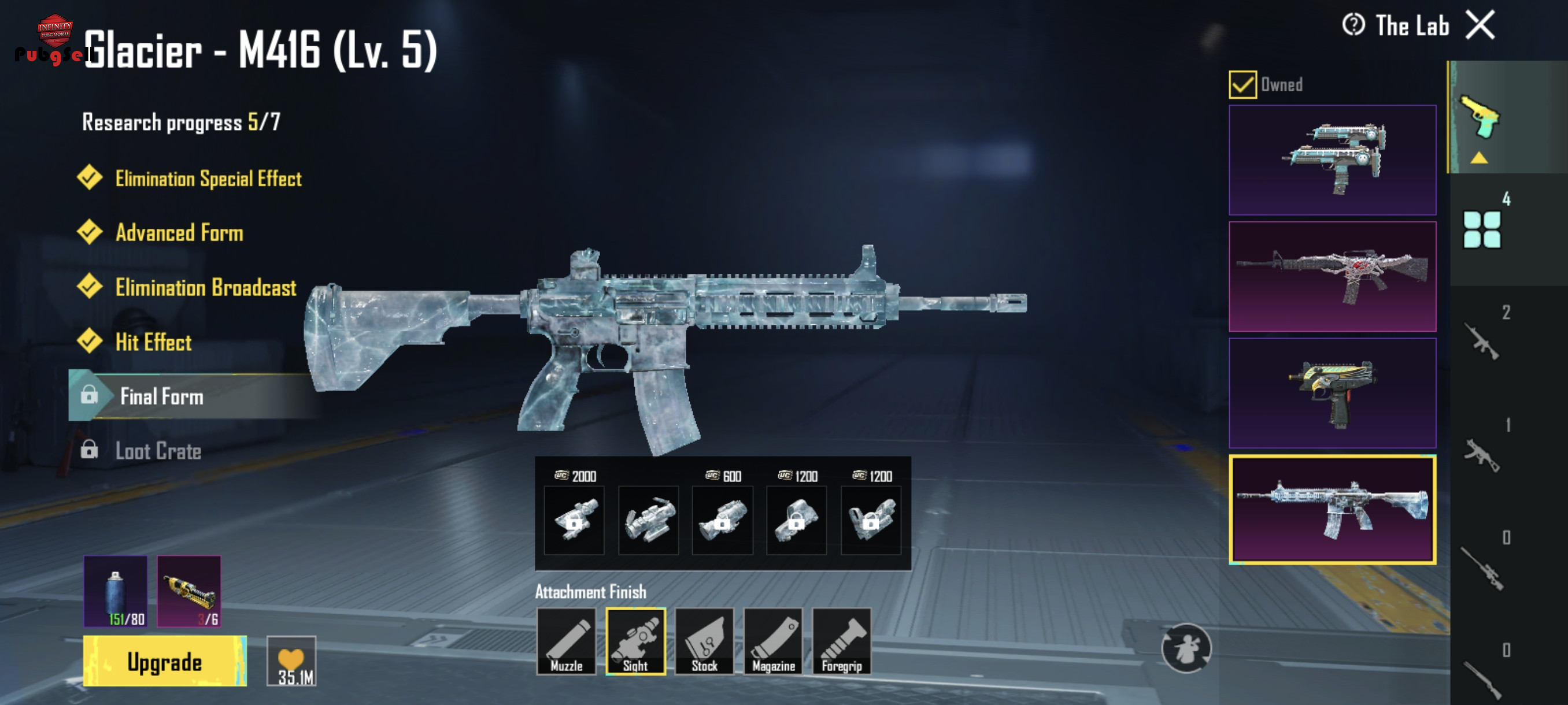Toggle the Owned checkbox filter

tap(1242, 84)
